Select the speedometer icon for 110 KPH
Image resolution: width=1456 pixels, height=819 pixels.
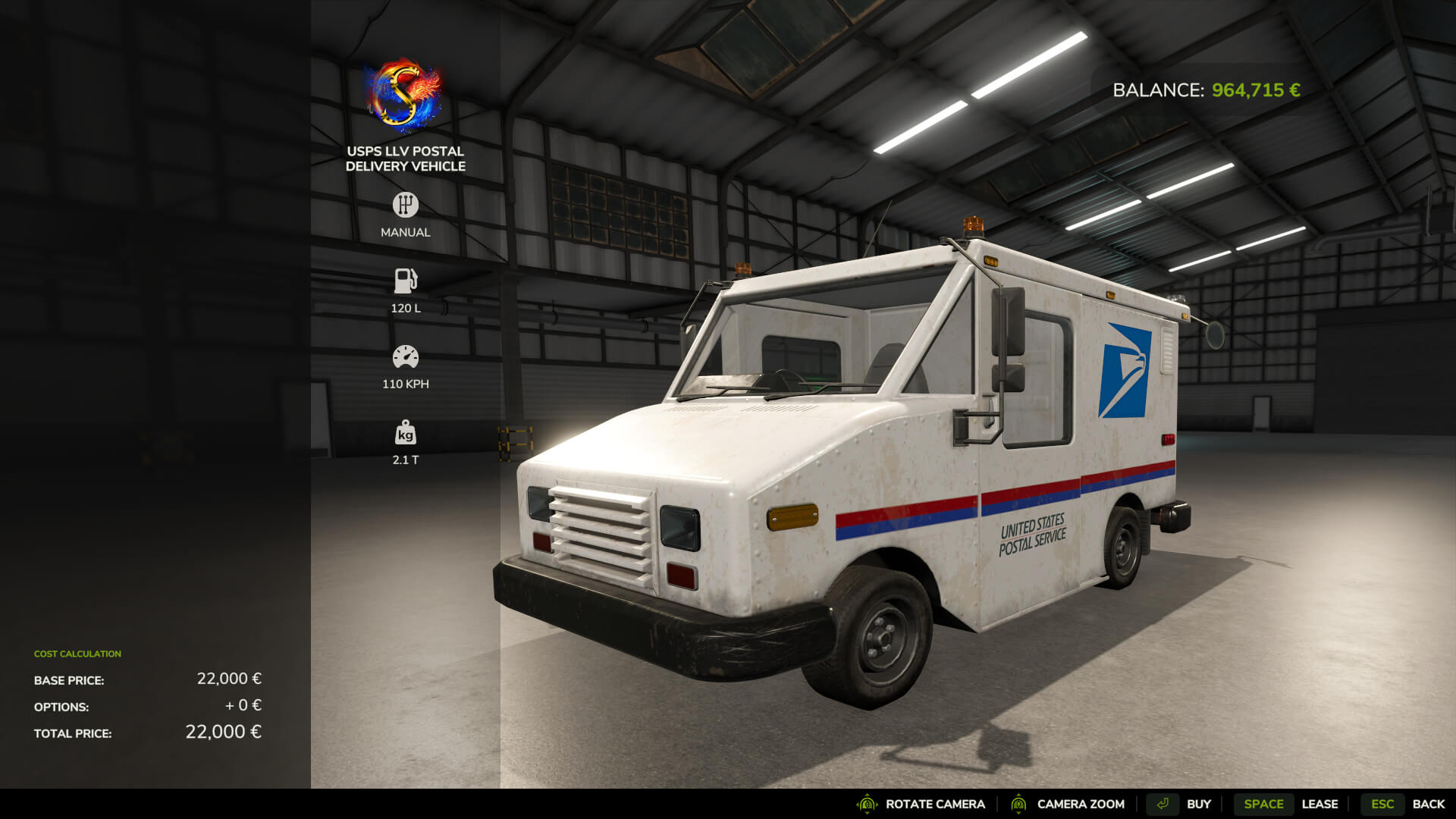(x=406, y=355)
